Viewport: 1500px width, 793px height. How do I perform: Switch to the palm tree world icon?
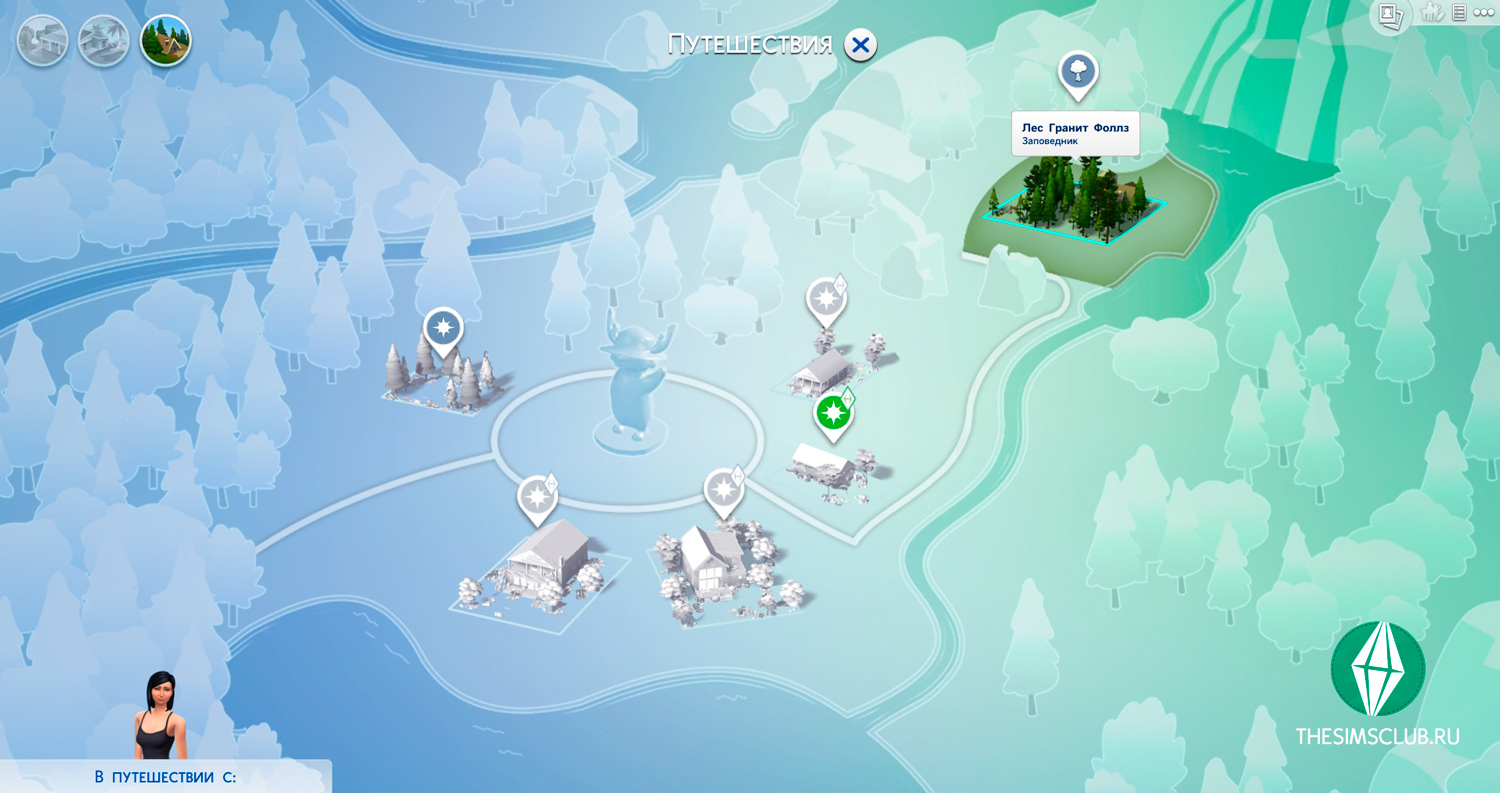[104, 41]
